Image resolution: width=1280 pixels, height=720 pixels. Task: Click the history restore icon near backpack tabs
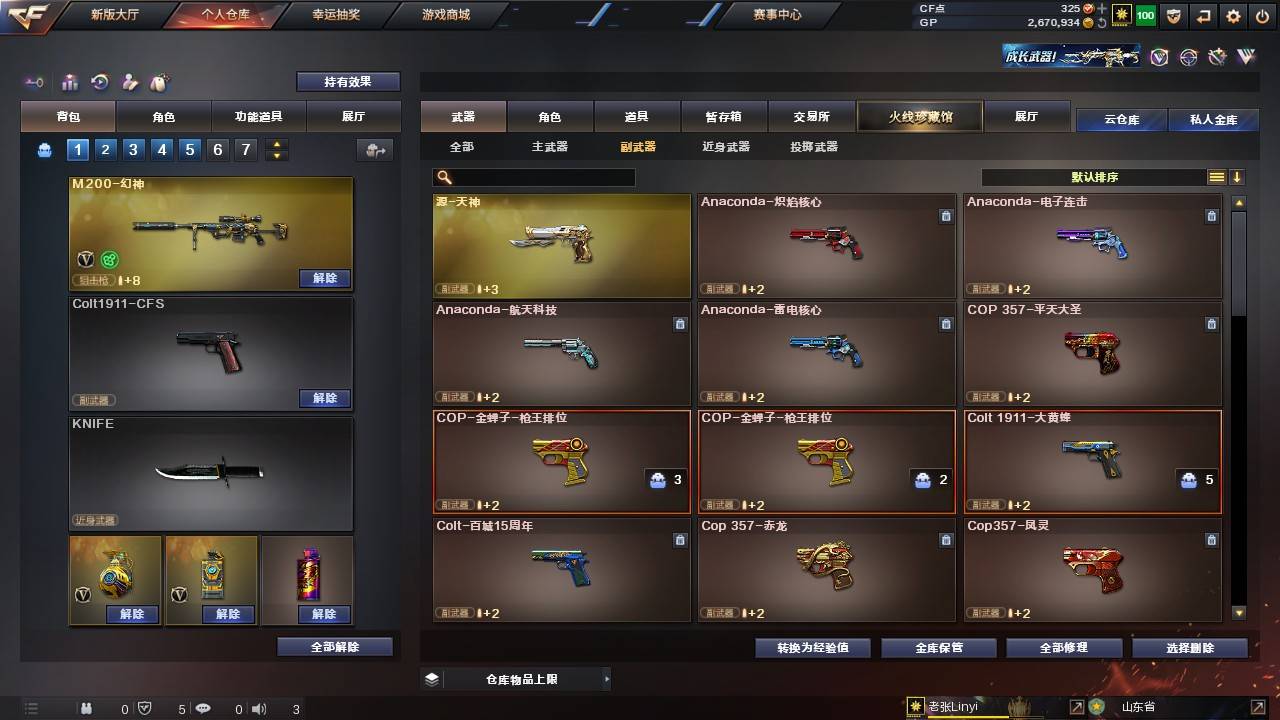point(99,82)
